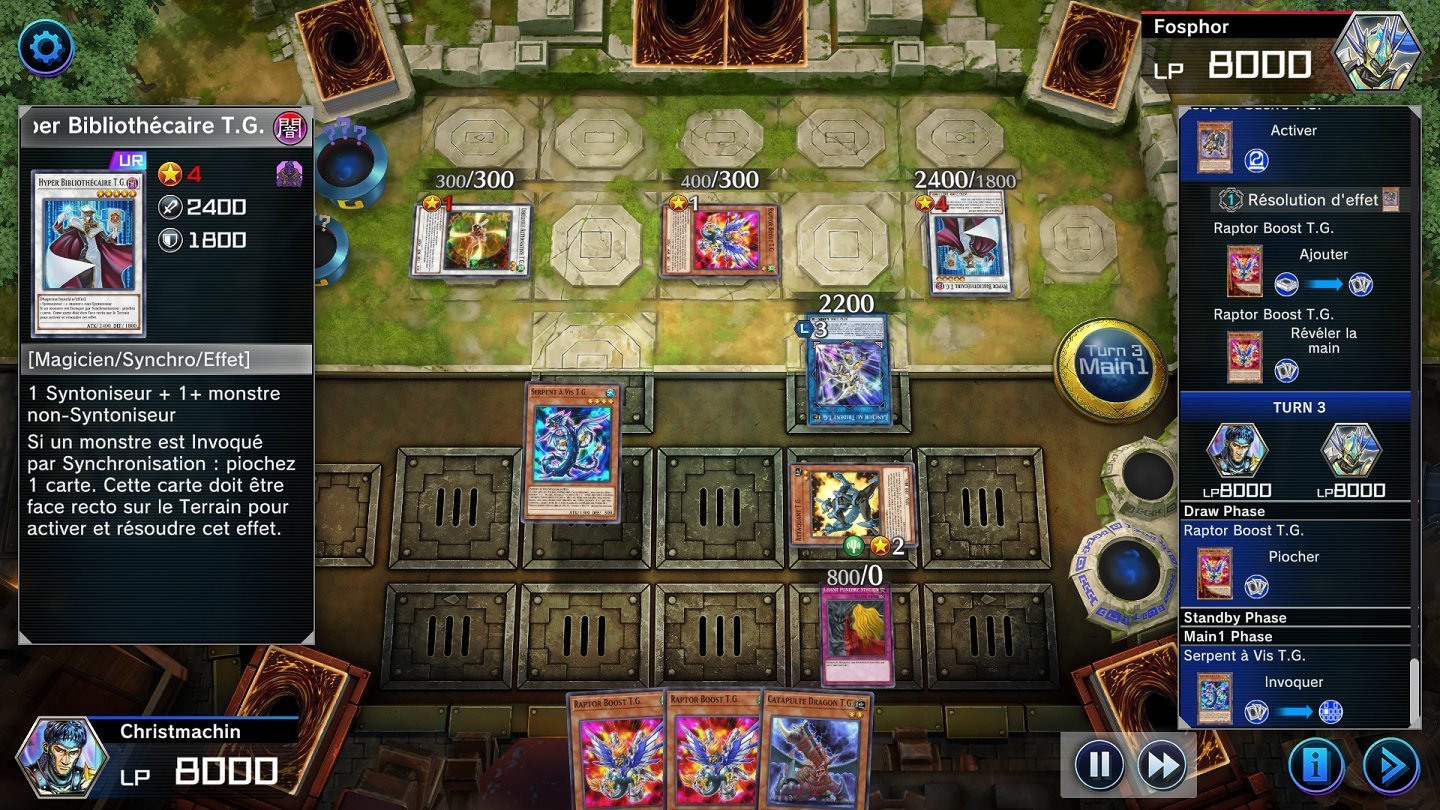Open Fosphor's player avatar
The image size is (1440, 810).
tap(1378, 50)
